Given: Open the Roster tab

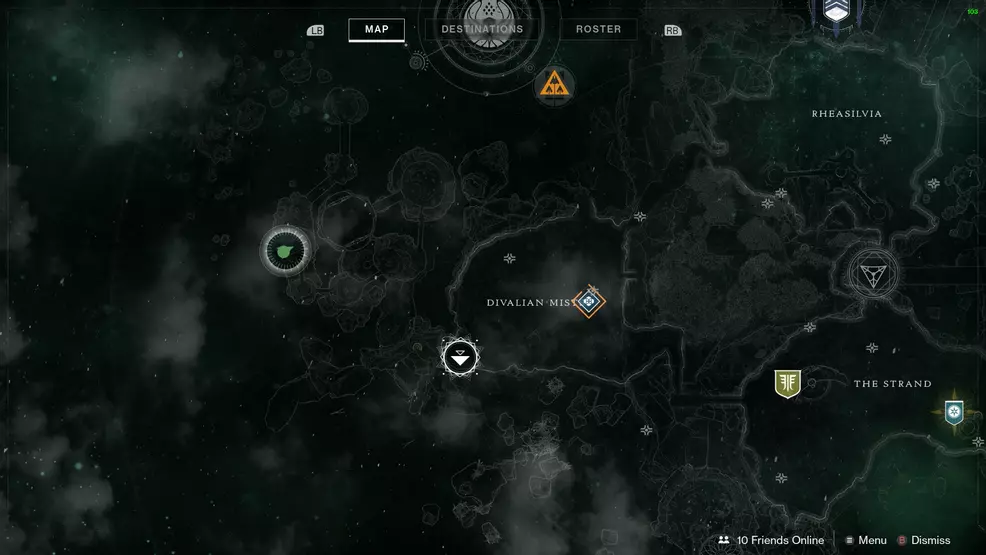Looking at the screenshot, I should (x=598, y=29).
